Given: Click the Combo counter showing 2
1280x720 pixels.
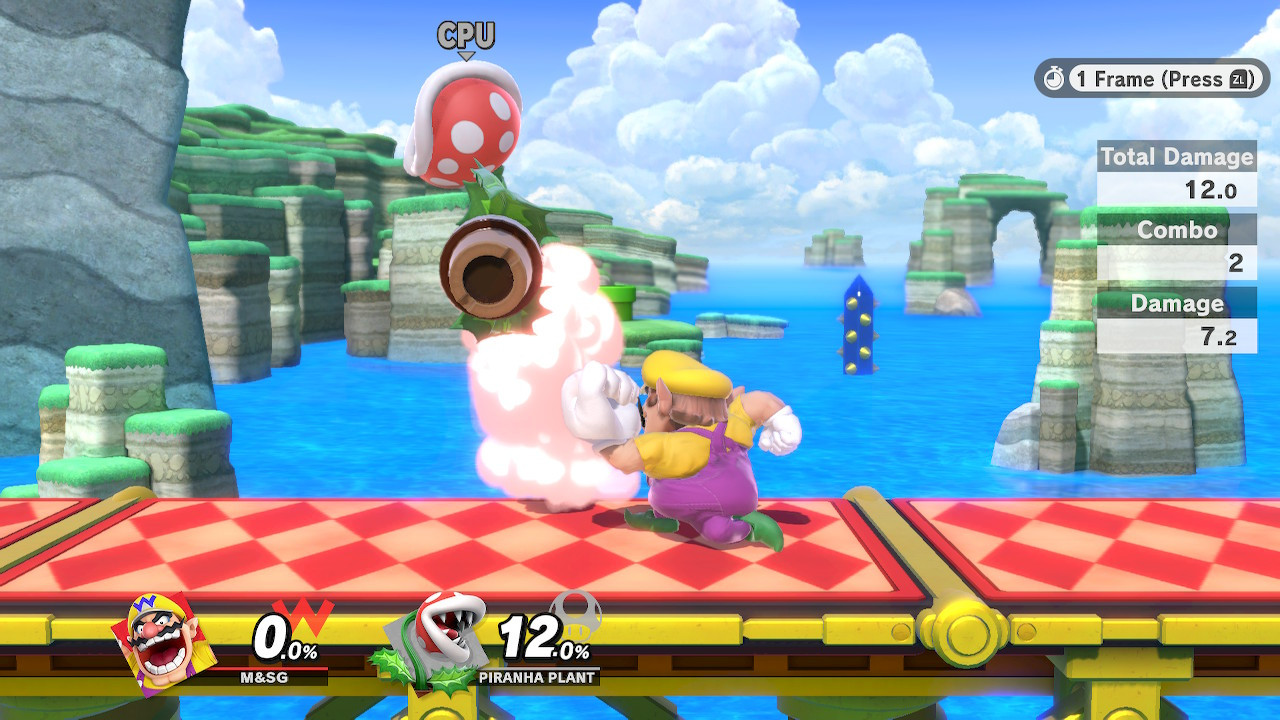Looking at the screenshot, I should [1239, 263].
